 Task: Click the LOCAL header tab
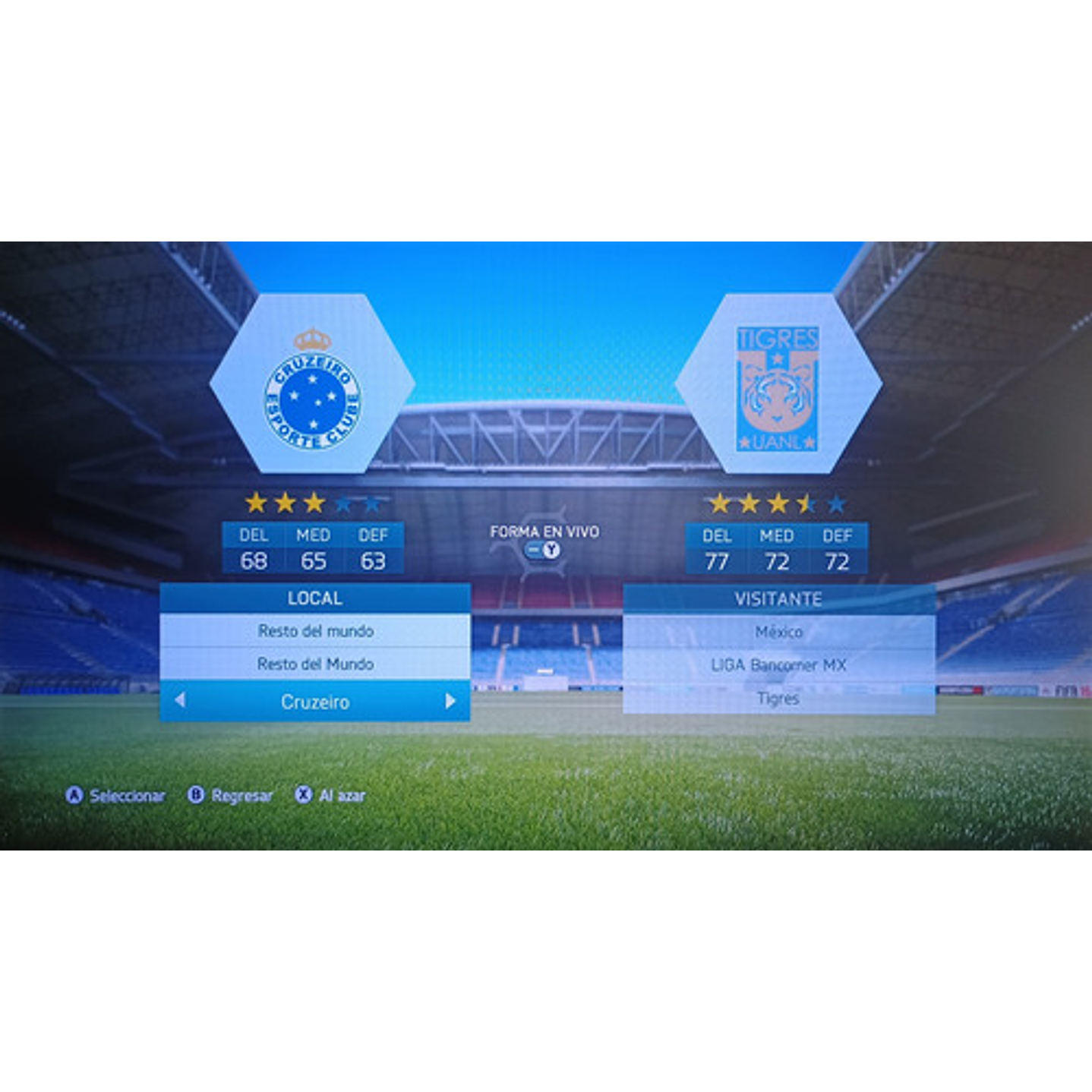[314, 598]
